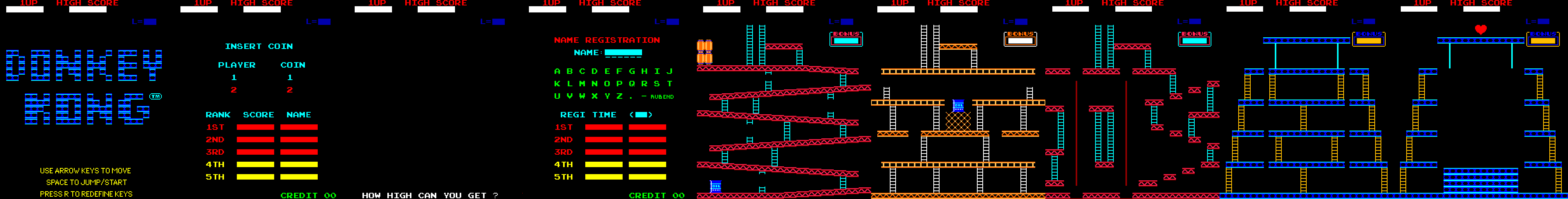Select the period character in letter grid
Screen dimensions: 1568x199
pyautogui.click(x=632, y=98)
